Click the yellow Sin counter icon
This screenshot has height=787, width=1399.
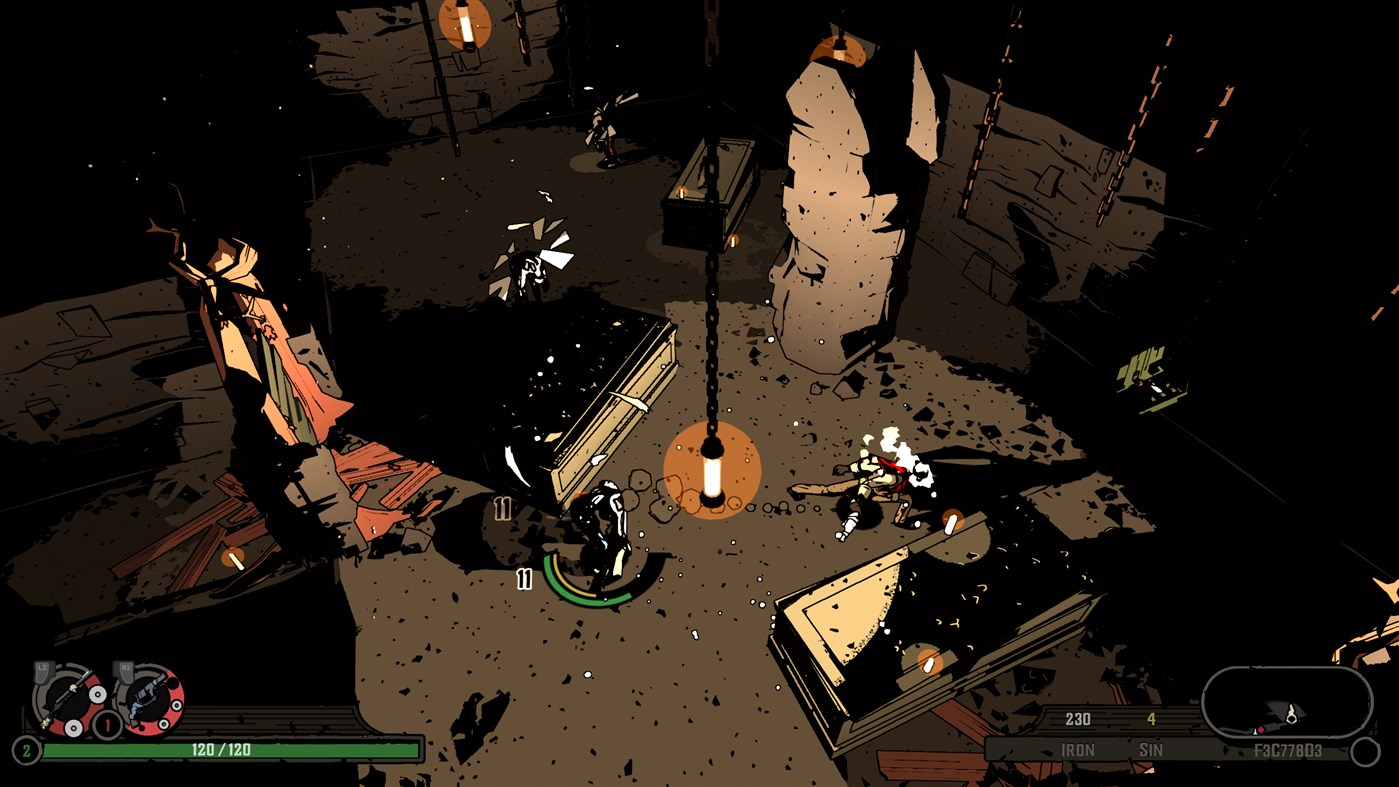point(1151,718)
